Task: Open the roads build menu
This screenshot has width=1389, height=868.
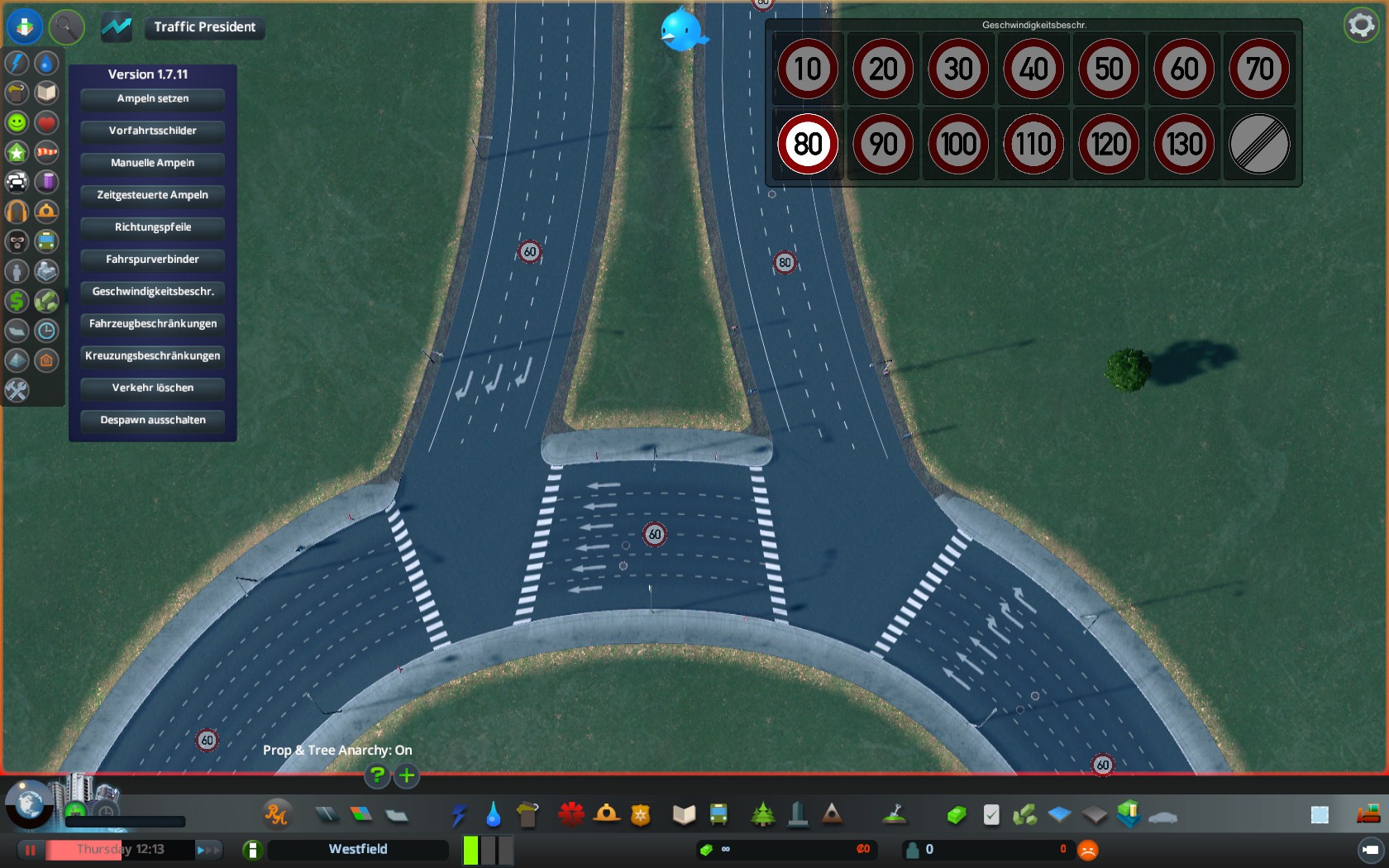Action: (327, 815)
